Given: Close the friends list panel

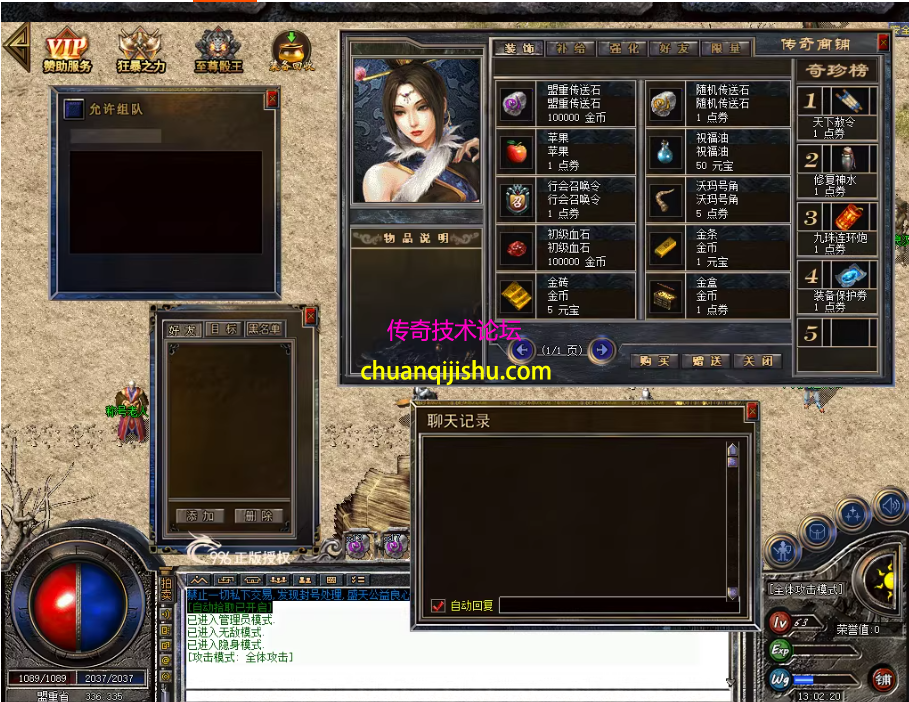Looking at the screenshot, I should [x=310, y=316].
